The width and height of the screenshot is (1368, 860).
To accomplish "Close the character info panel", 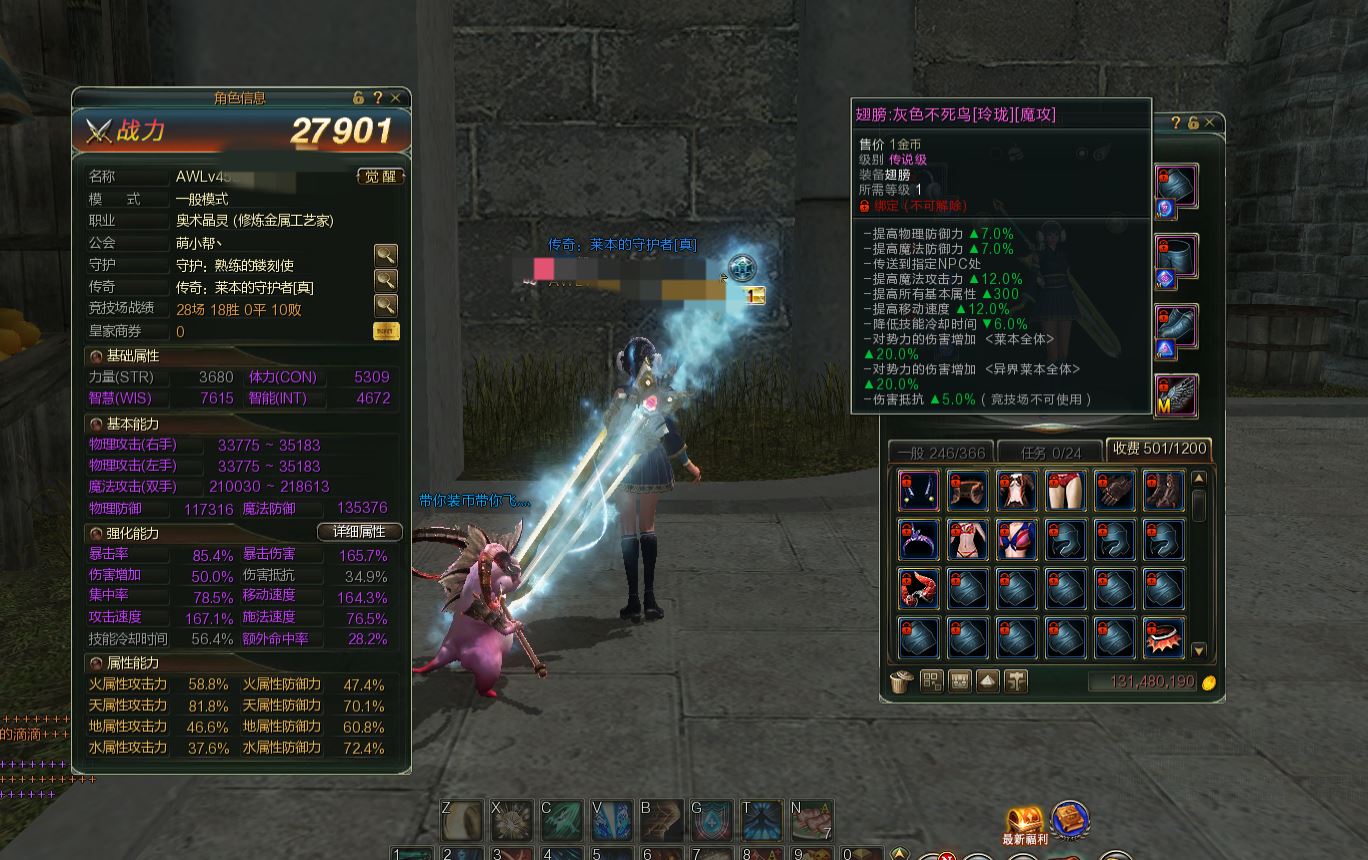I will tap(396, 98).
